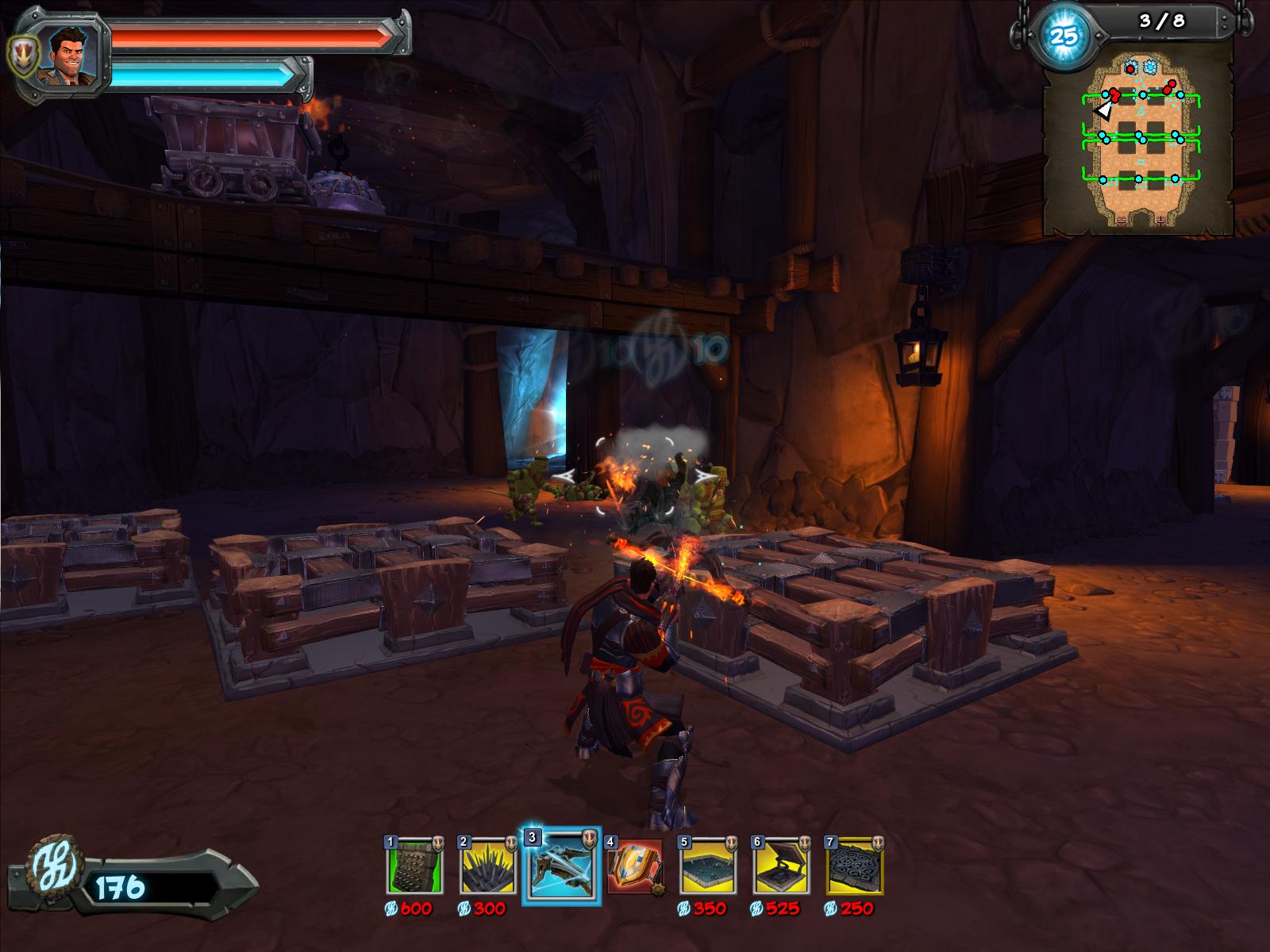Image resolution: width=1270 pixels, height=952 pixels.
Task: Select the ornate floor grate trap in slot 7
Action: click(x=855, y=866)
